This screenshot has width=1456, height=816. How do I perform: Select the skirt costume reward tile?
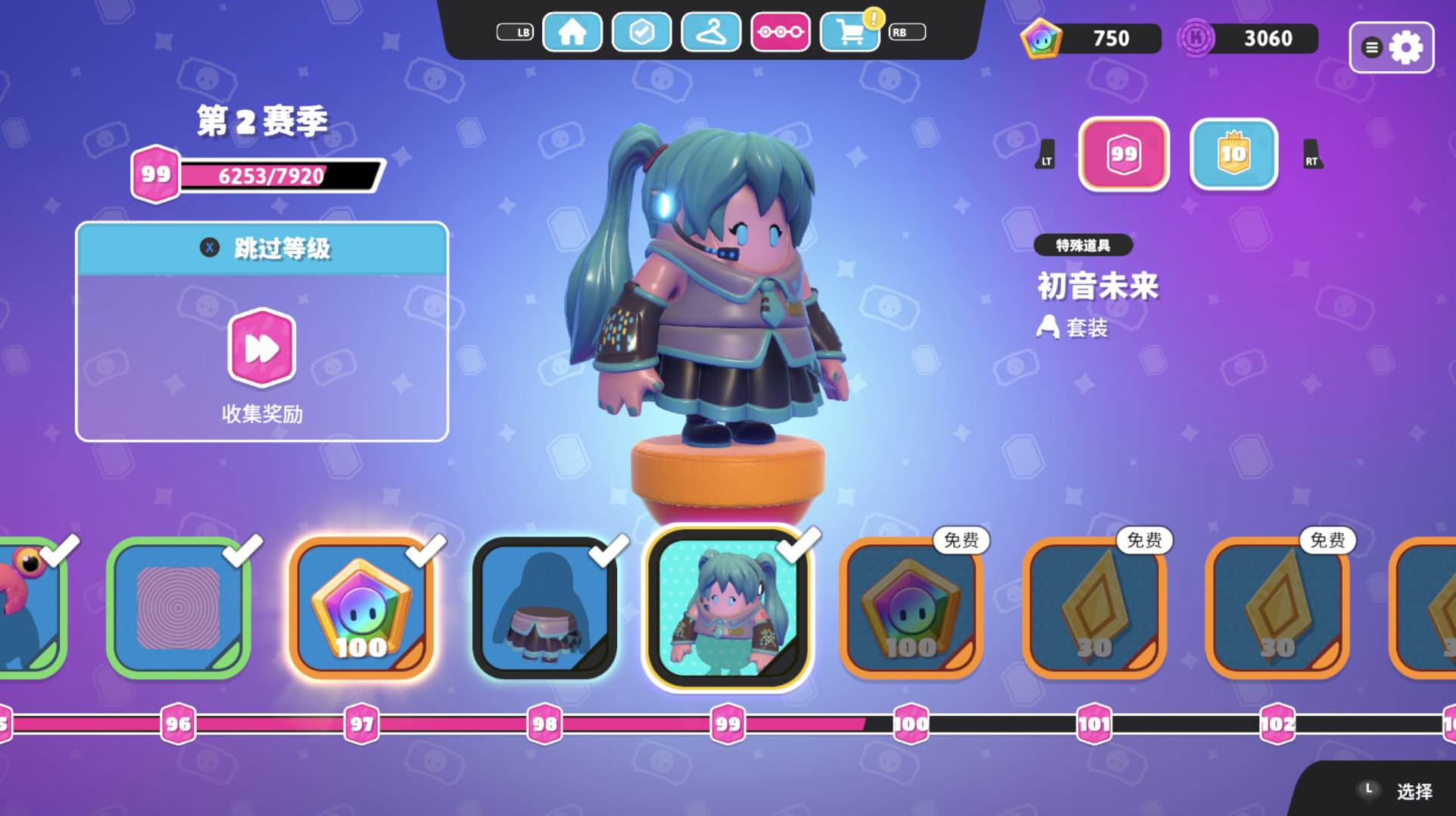point(544,608)
